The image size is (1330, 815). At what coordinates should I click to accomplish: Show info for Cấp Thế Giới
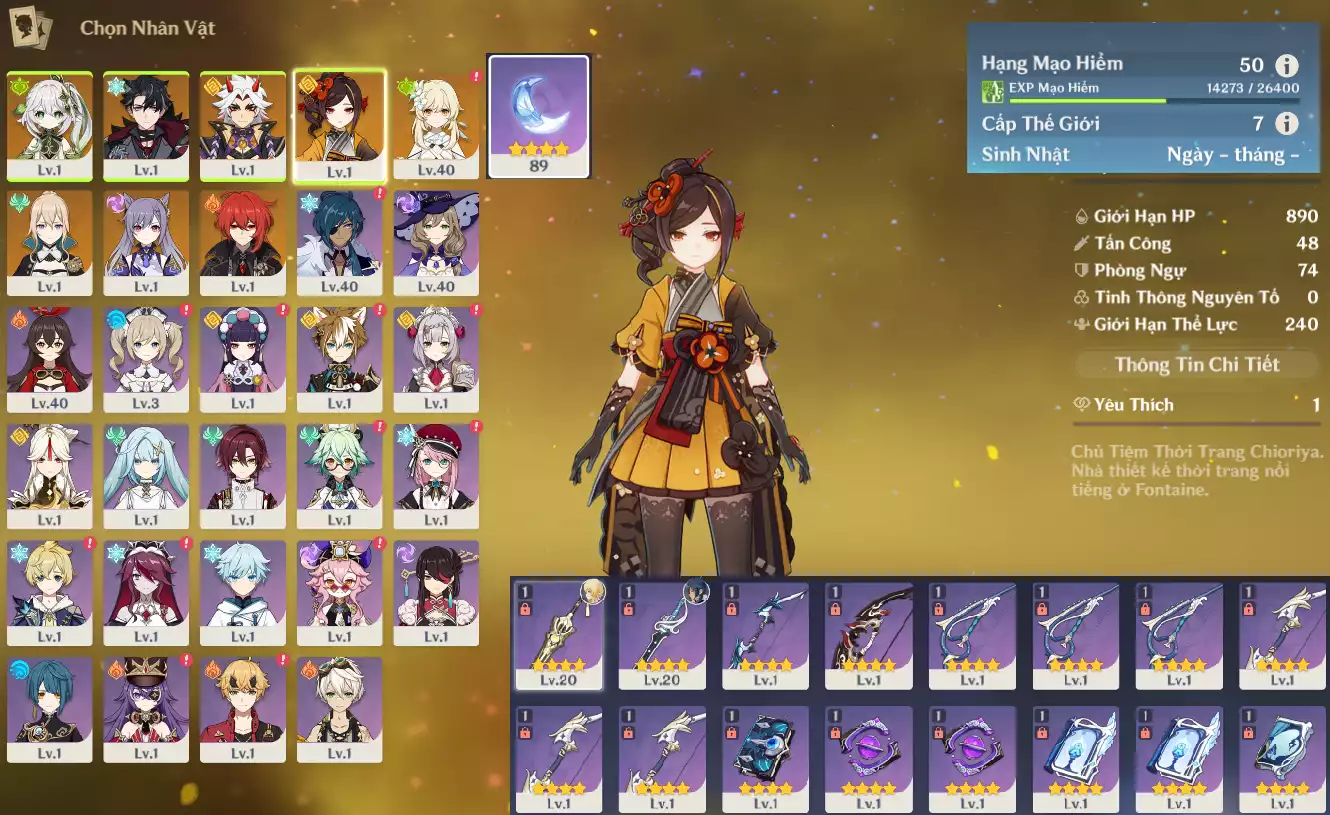(1287, 124)
